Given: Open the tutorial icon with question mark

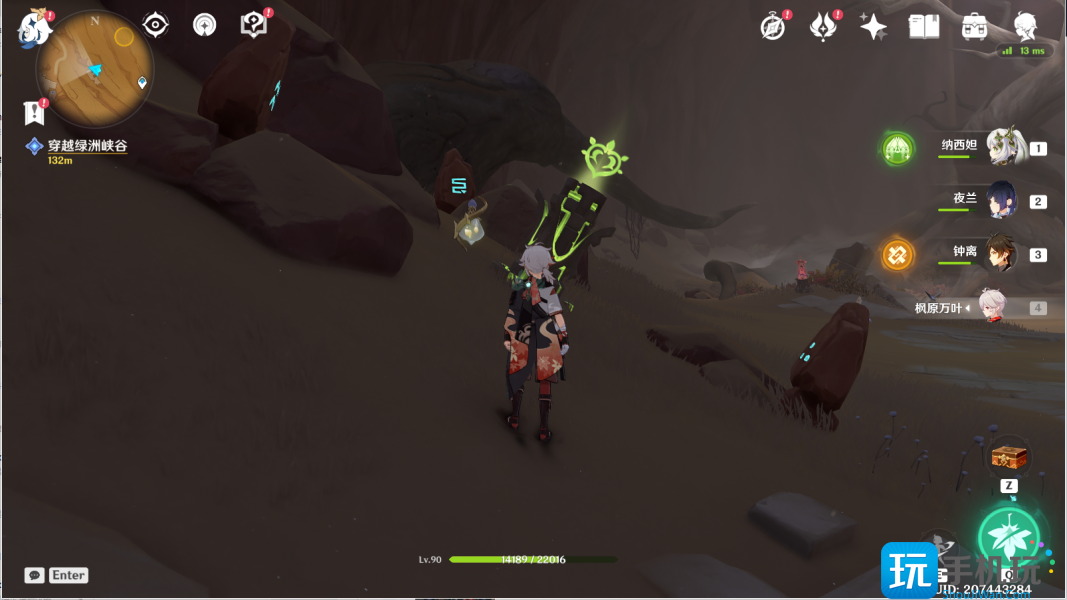Looking at the screenshot, I should click(x=254, y=25).
